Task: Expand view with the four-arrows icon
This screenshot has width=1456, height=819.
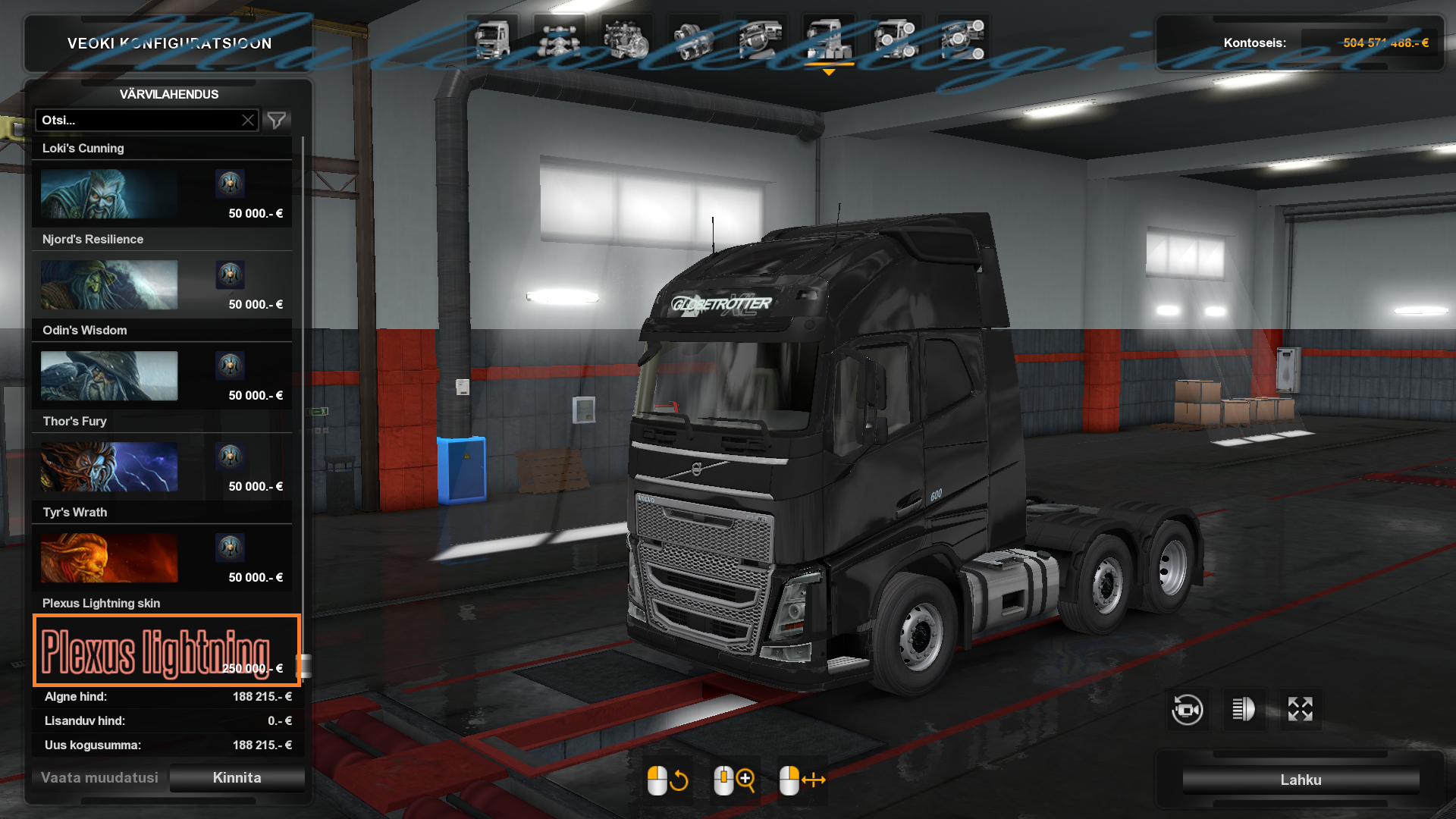Action: (x=1301, y=710)
